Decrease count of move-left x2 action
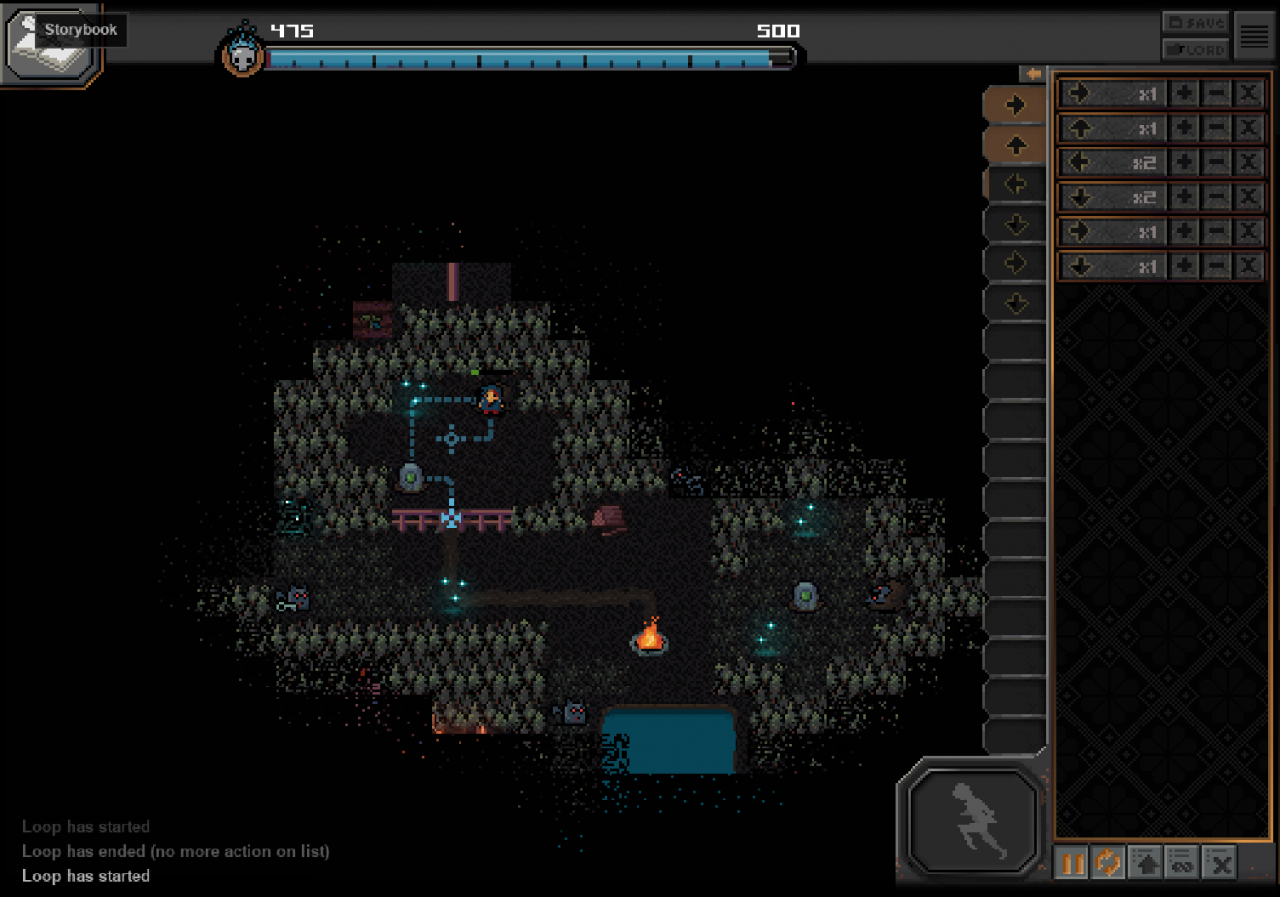Screen dimensions: 1280x897 click(x=1216, y=163)
